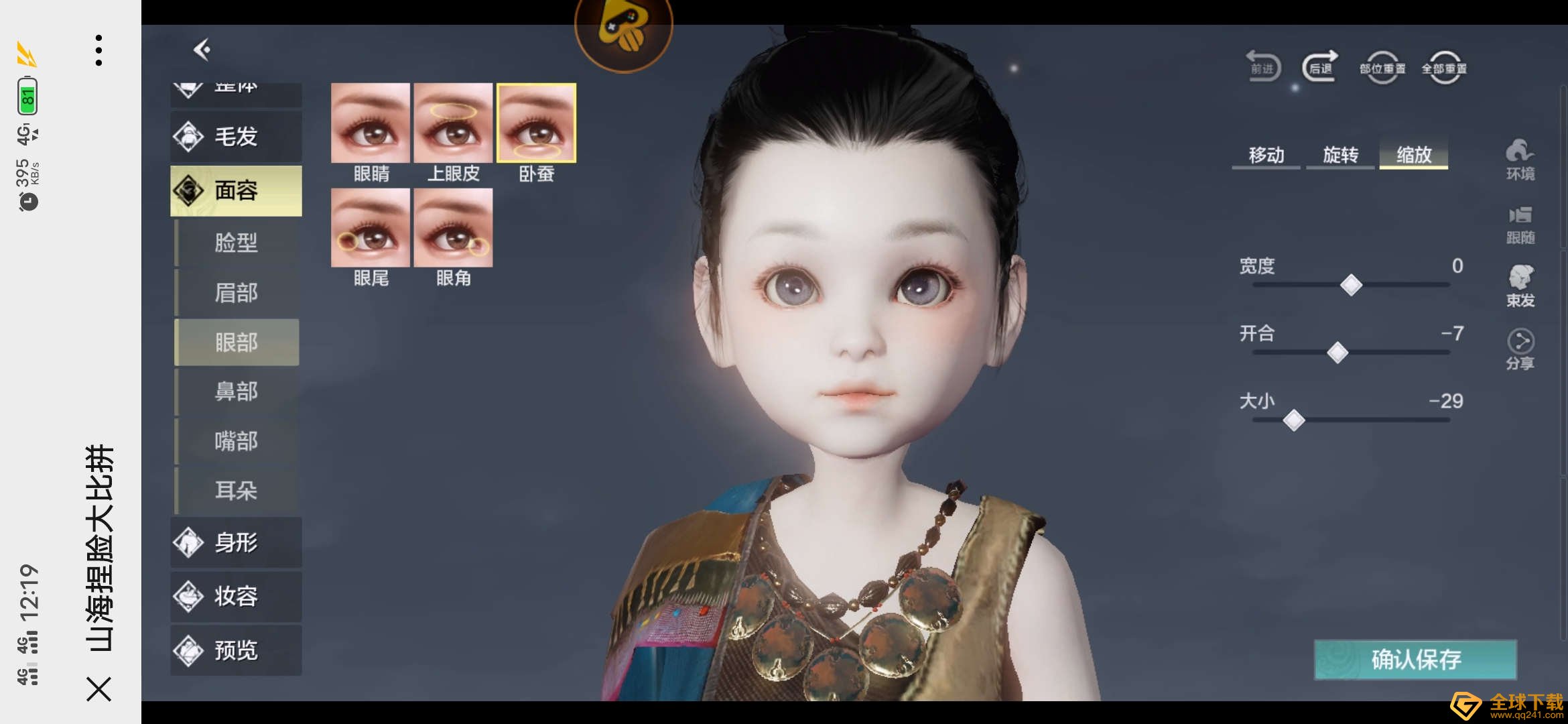This screenshot has width=1568, height=724.
Task: Switch to the 妆容 makeup category
Action: click(x=236, y=596)
